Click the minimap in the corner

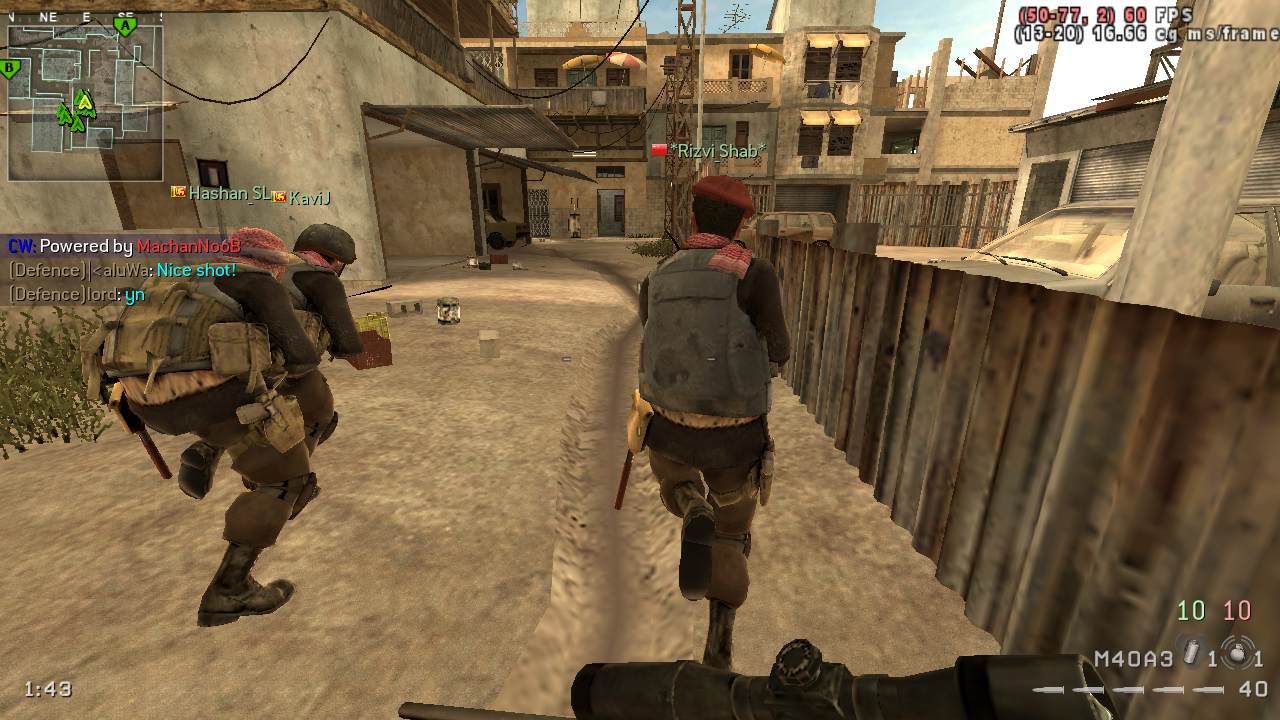85,100
